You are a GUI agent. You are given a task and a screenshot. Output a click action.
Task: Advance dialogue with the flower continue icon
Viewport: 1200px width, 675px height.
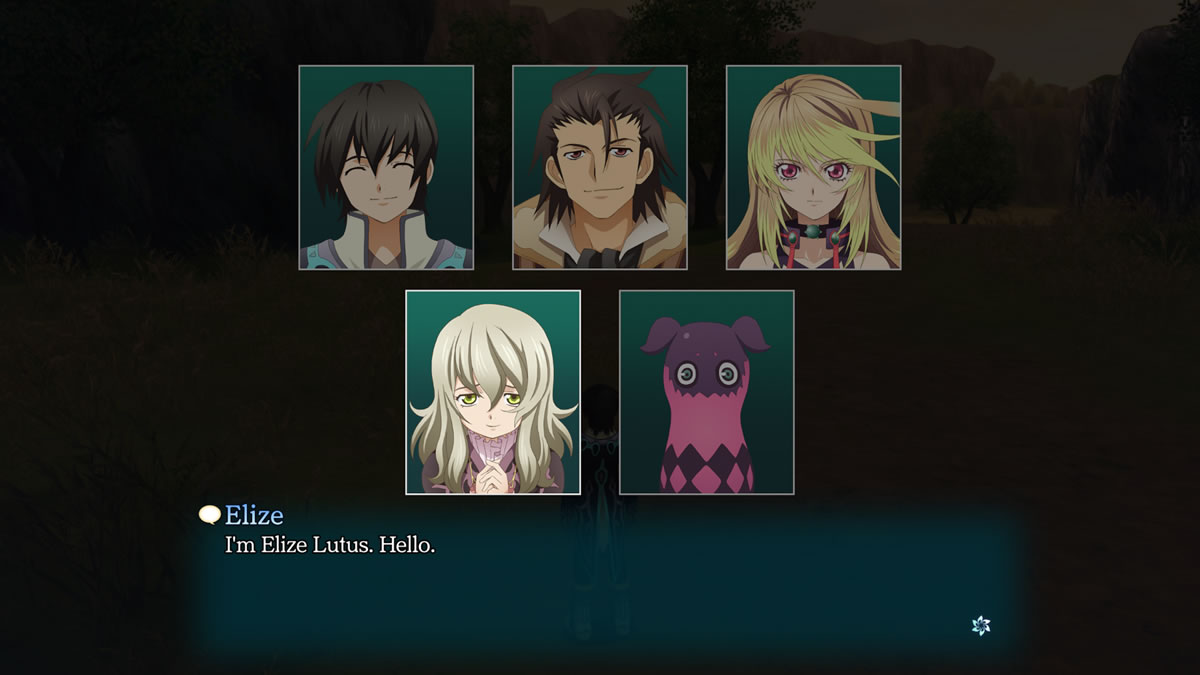click(981, 625)
